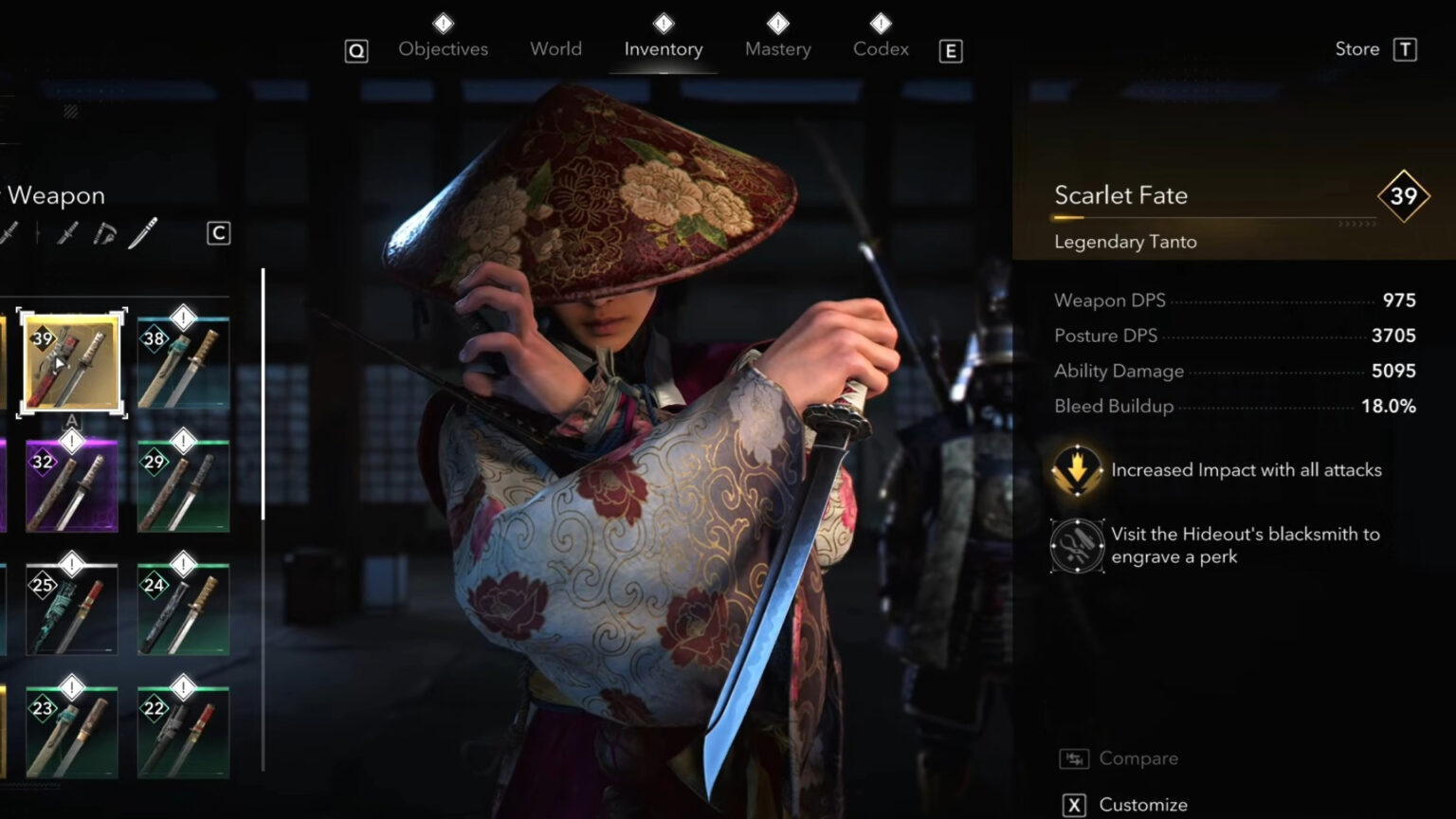This screenshot has height=819, width=1456.
Task: Open the World tab
Action: tap(555, 48)
